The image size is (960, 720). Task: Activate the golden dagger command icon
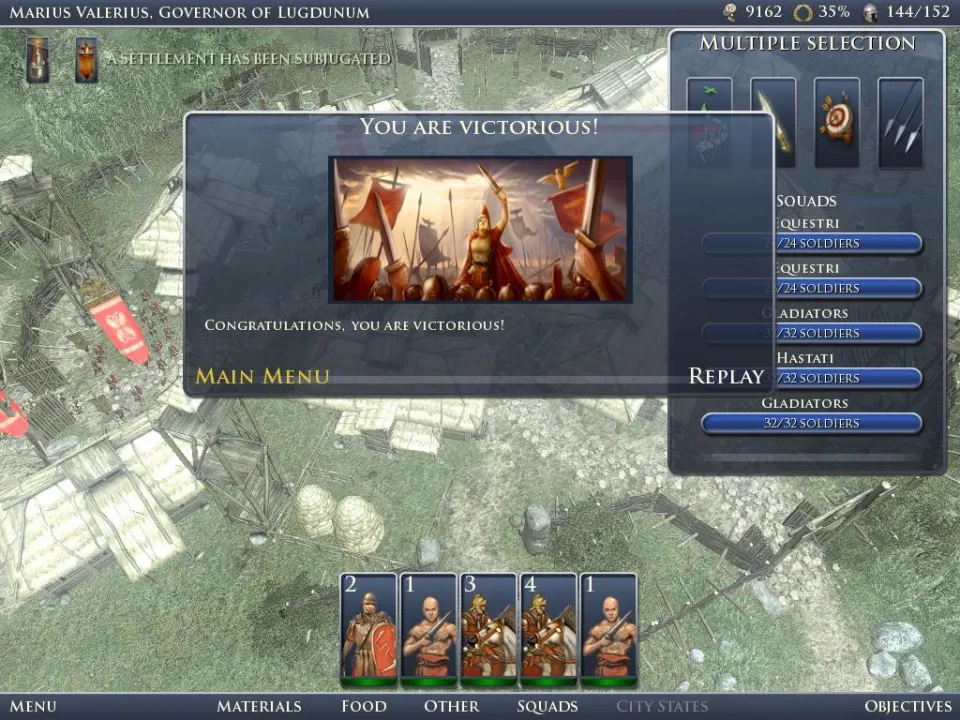(x=773, y=122)
